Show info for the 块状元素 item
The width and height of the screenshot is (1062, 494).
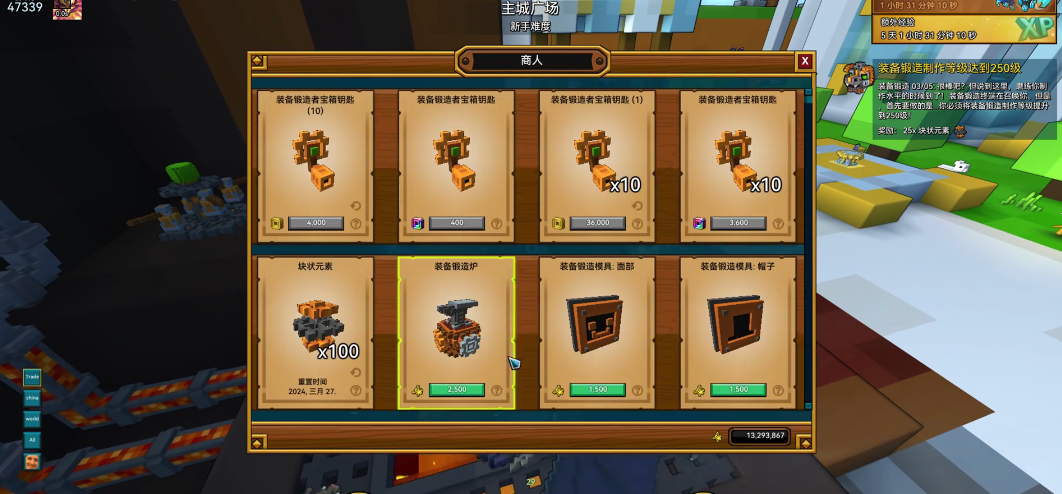click(356, 390)
